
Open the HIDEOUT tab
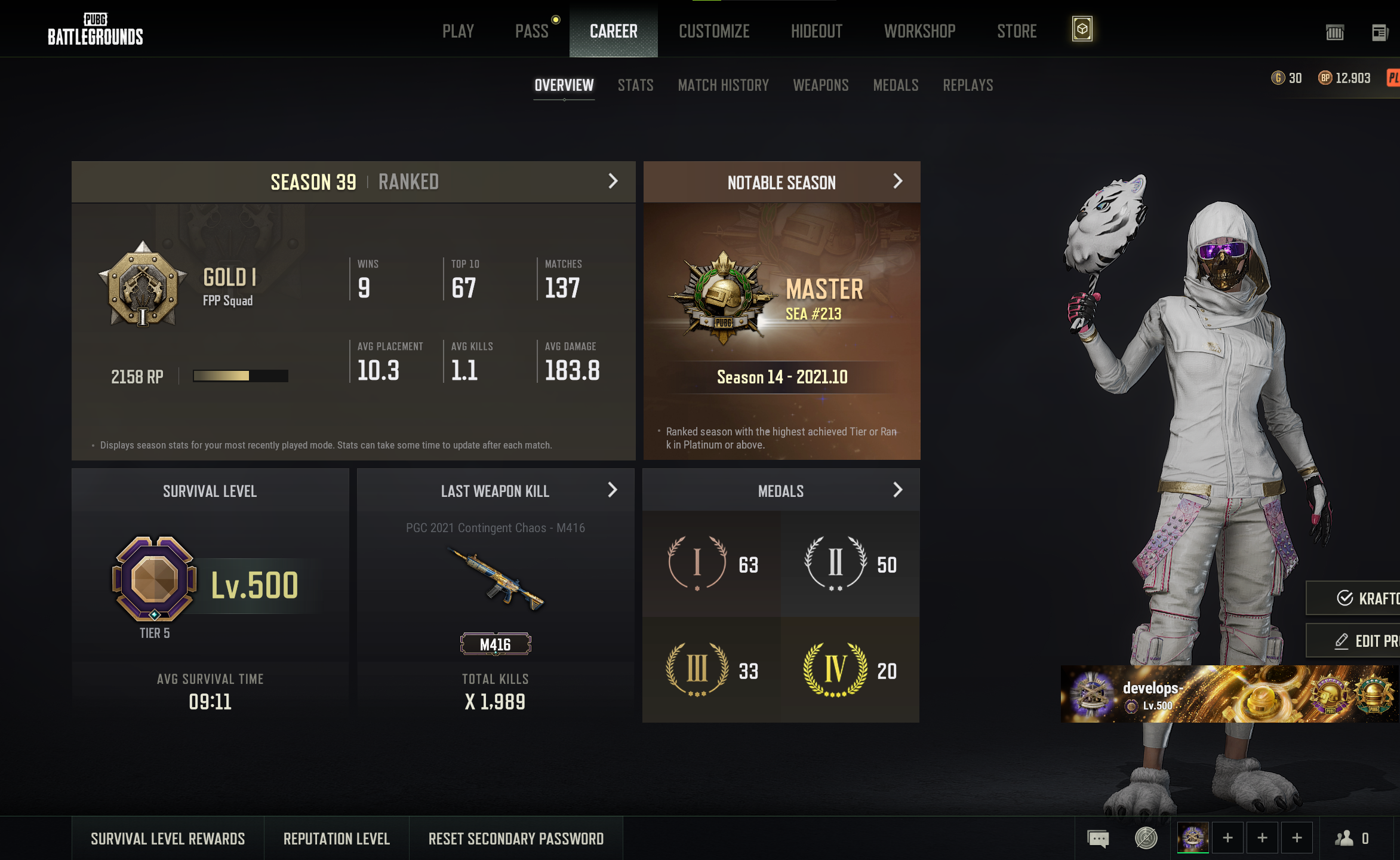coord(816,31)
